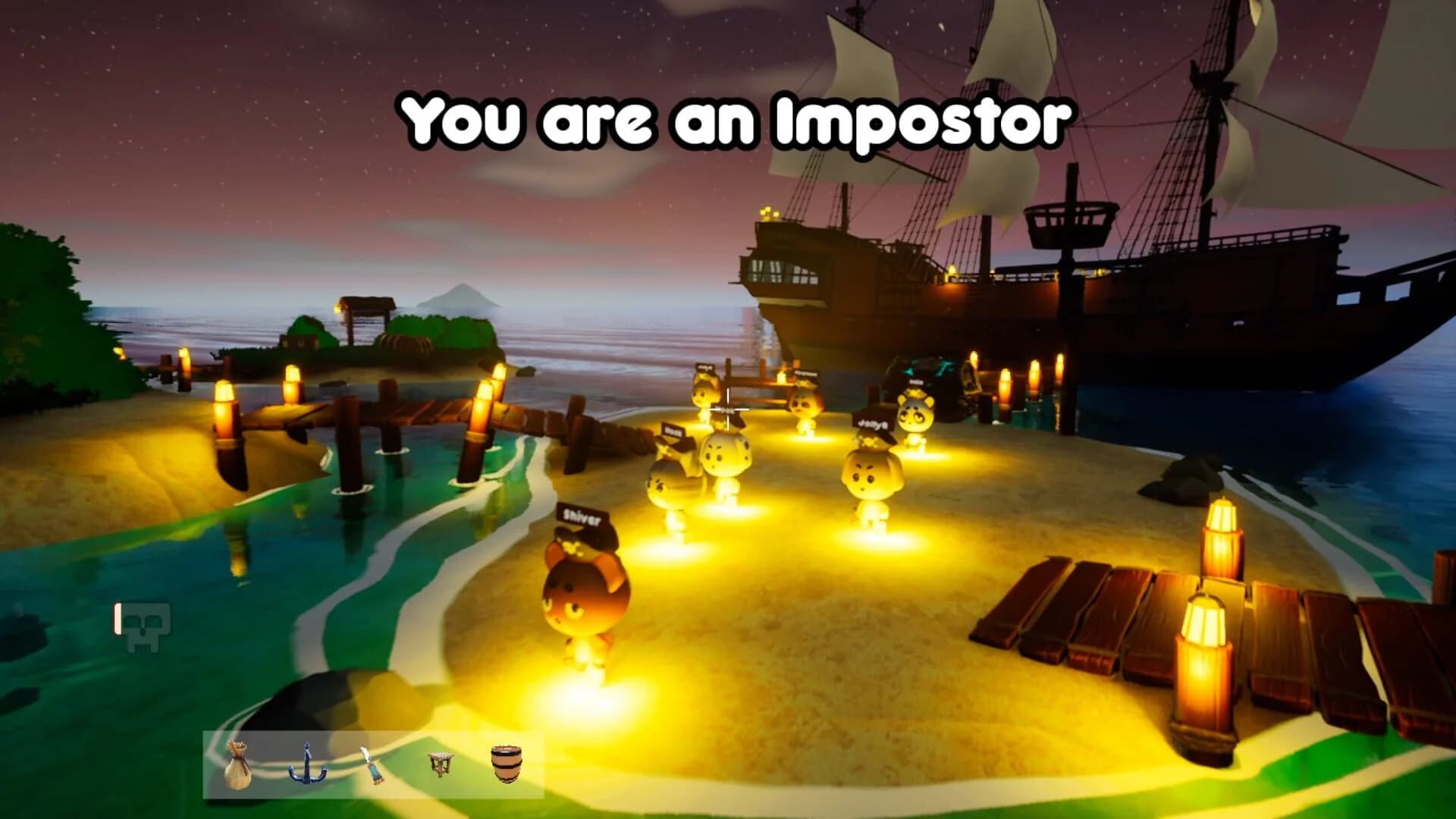Click the crosshair at screen center

click(729, 409)
